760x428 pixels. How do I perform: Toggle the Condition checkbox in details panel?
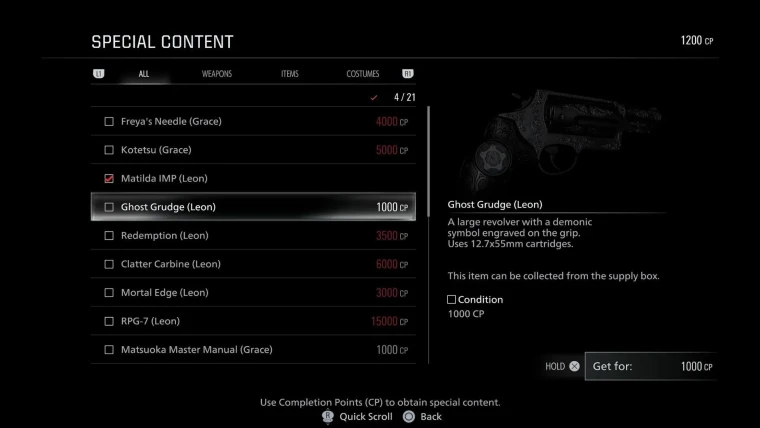(x=452, y=299)
